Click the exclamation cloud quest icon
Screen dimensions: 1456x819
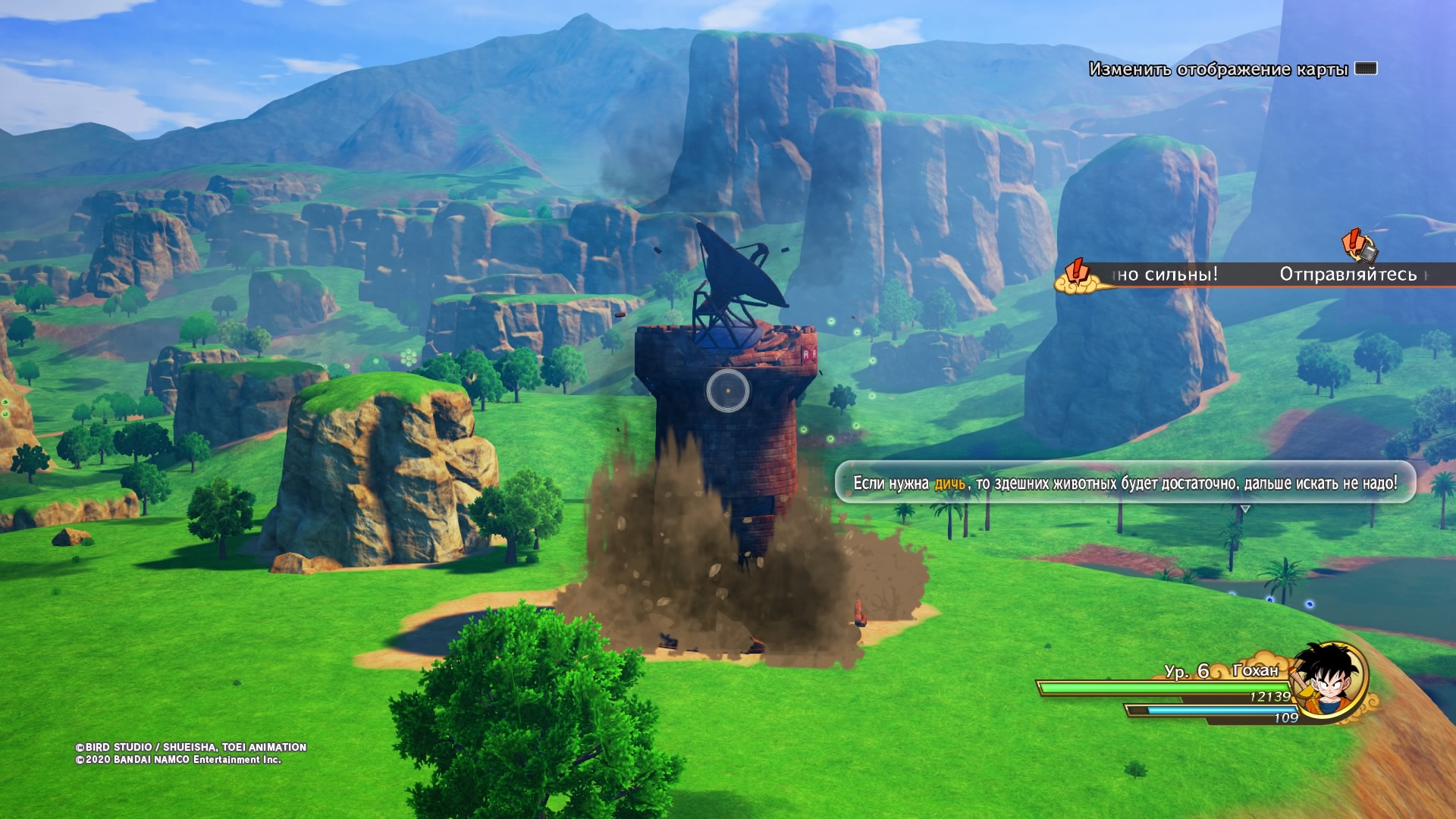point(1076,277)
